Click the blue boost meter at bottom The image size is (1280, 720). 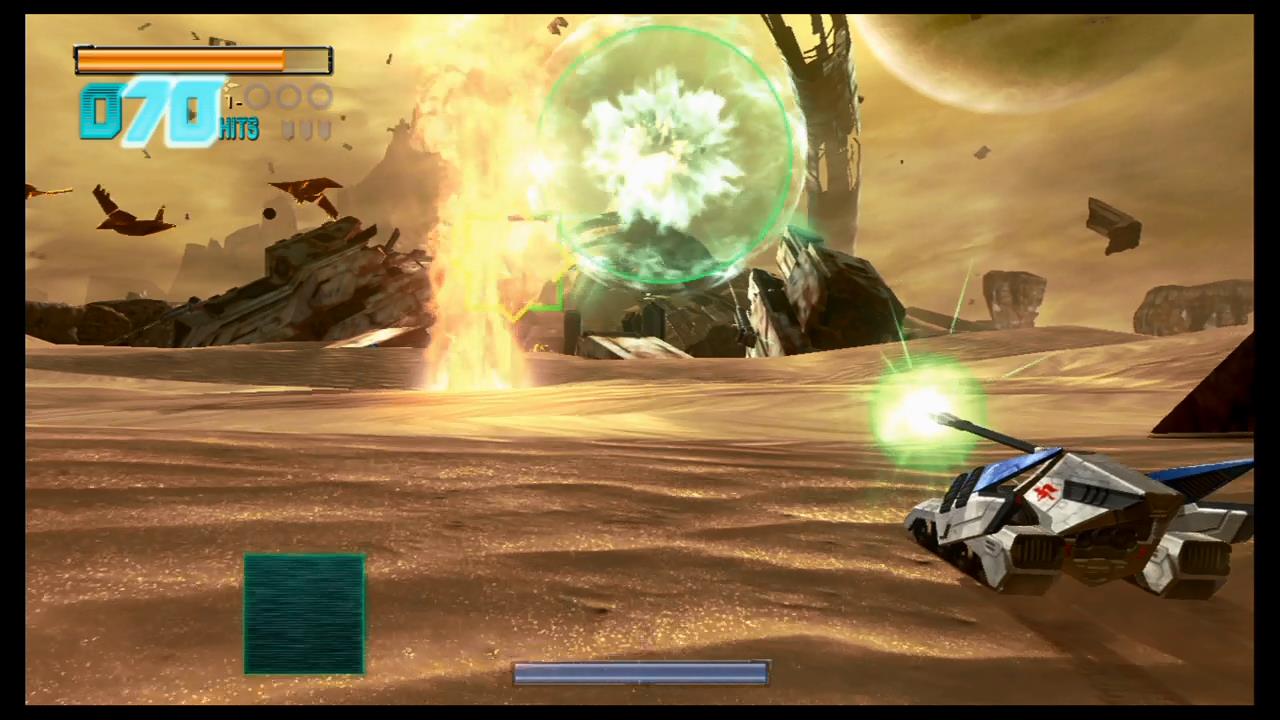[x=640, y=674]
